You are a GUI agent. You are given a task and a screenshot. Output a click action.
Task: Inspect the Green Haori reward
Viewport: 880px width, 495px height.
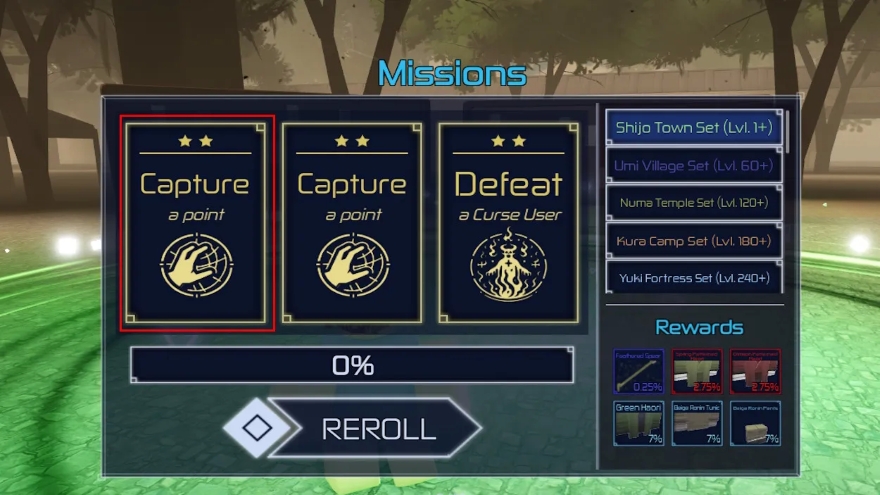coord(638,422)
